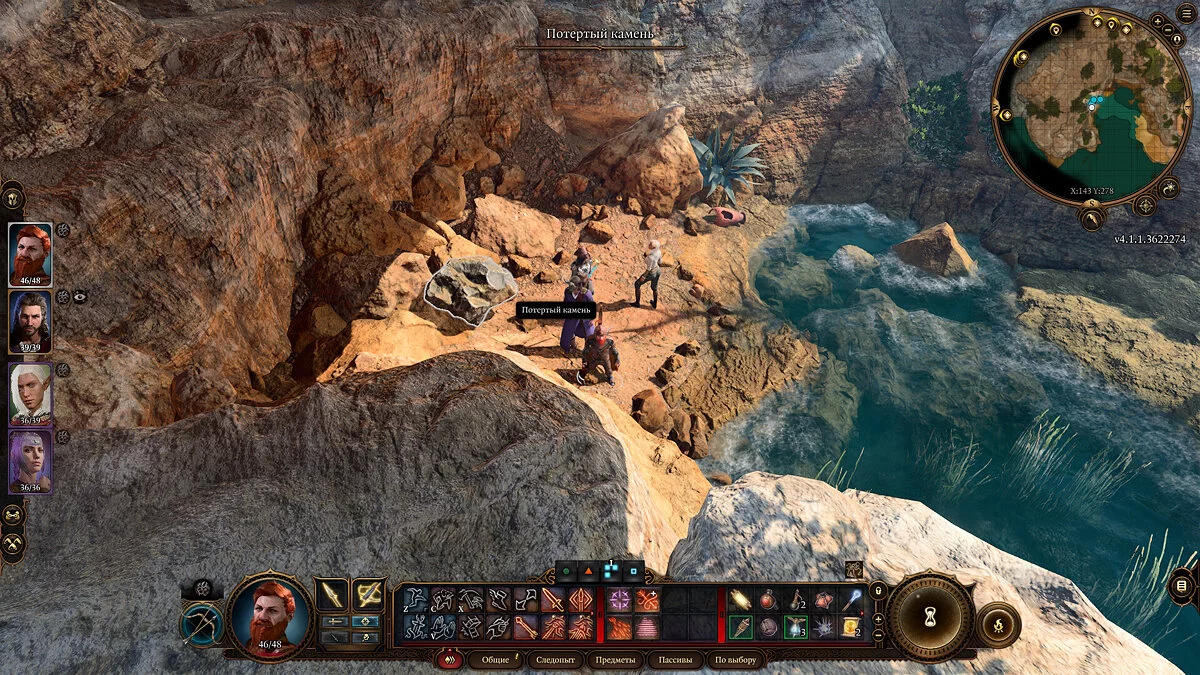This screenshot has height=675, width=1200.
Task: Open the Следопыт hotbar tab
Action: (552, 660)
